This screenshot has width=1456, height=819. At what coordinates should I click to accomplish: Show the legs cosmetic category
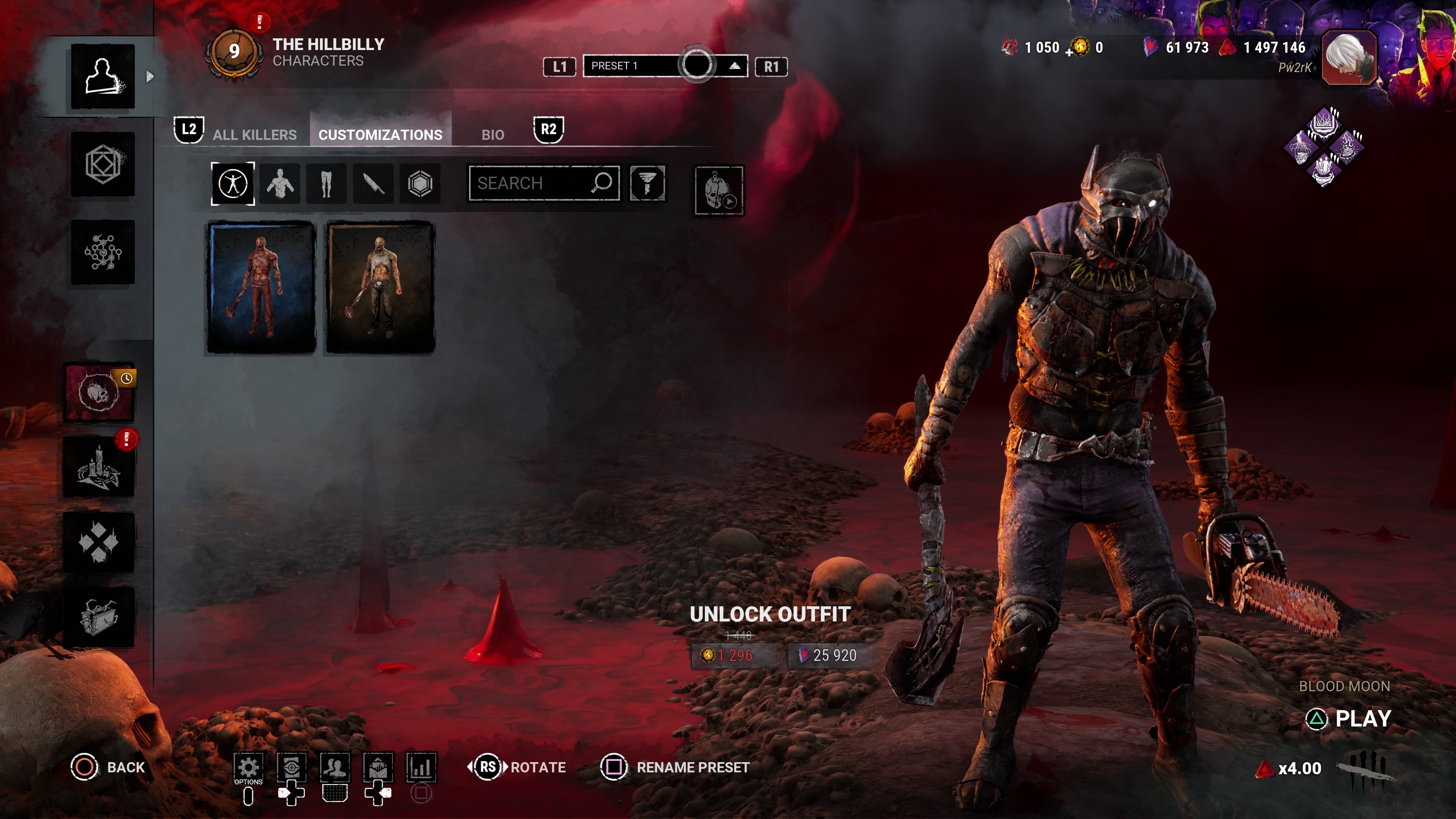click(326, 184)
